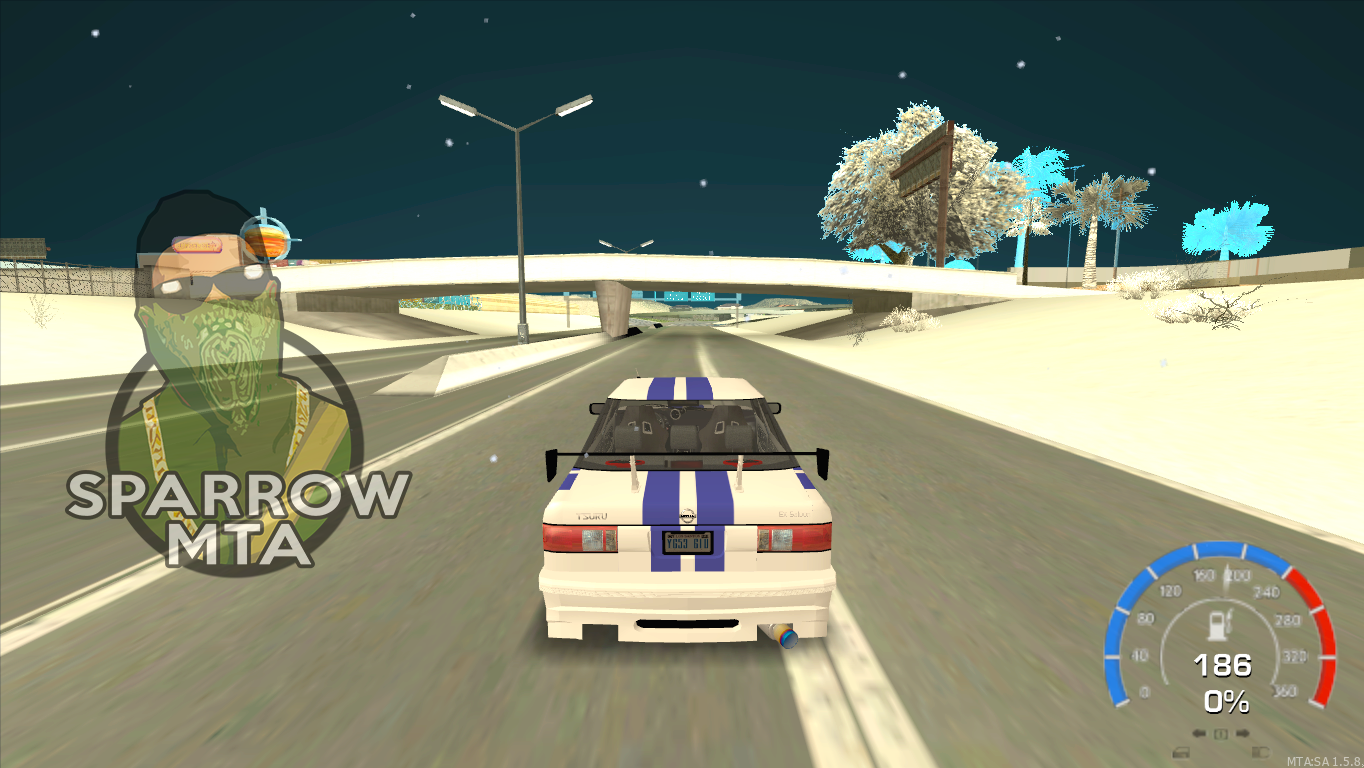Click the battery indicator icon
Screen dimensions: 1364x768
[x=1260, y=753]
